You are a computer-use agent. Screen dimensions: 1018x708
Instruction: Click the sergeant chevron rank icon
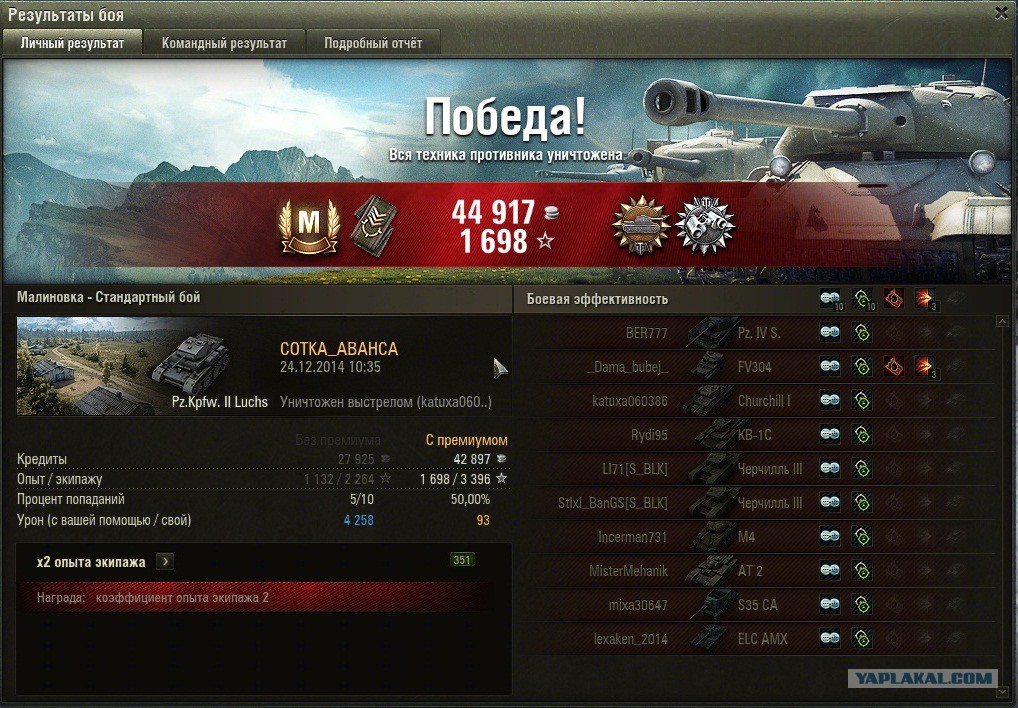click(373, 224)
